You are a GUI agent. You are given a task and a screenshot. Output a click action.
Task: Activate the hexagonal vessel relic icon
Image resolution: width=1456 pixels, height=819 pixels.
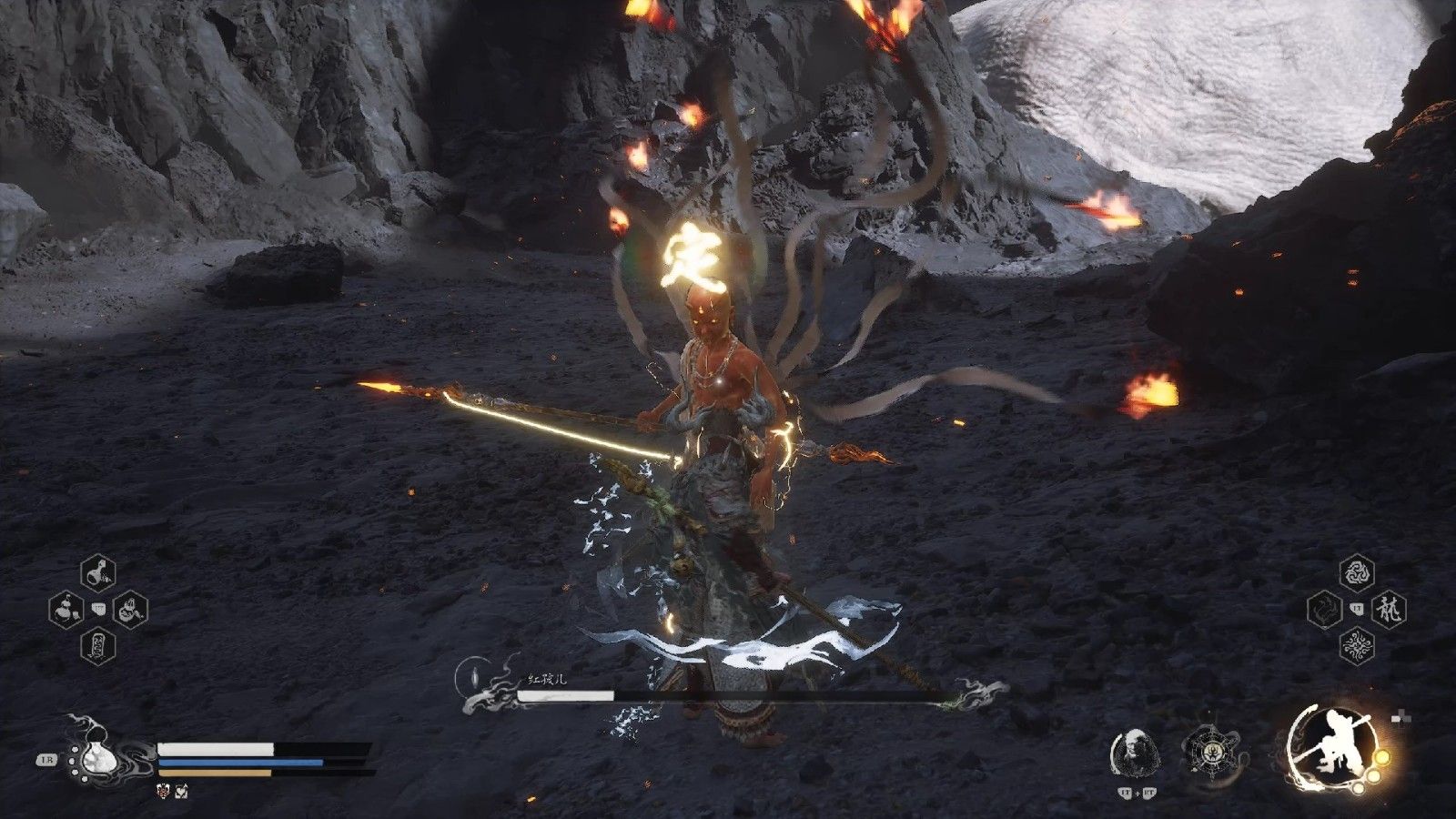(1211, 753)
